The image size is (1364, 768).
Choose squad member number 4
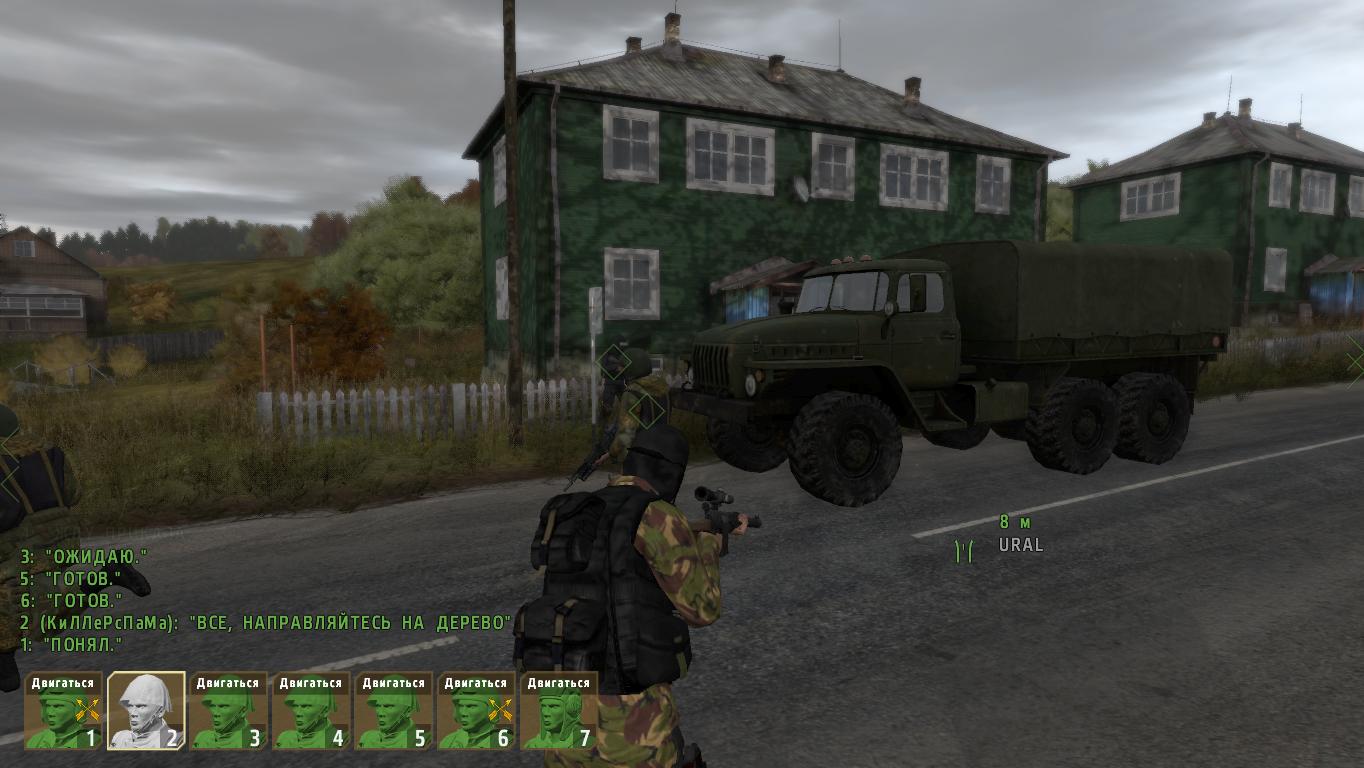tap(311, 711)
